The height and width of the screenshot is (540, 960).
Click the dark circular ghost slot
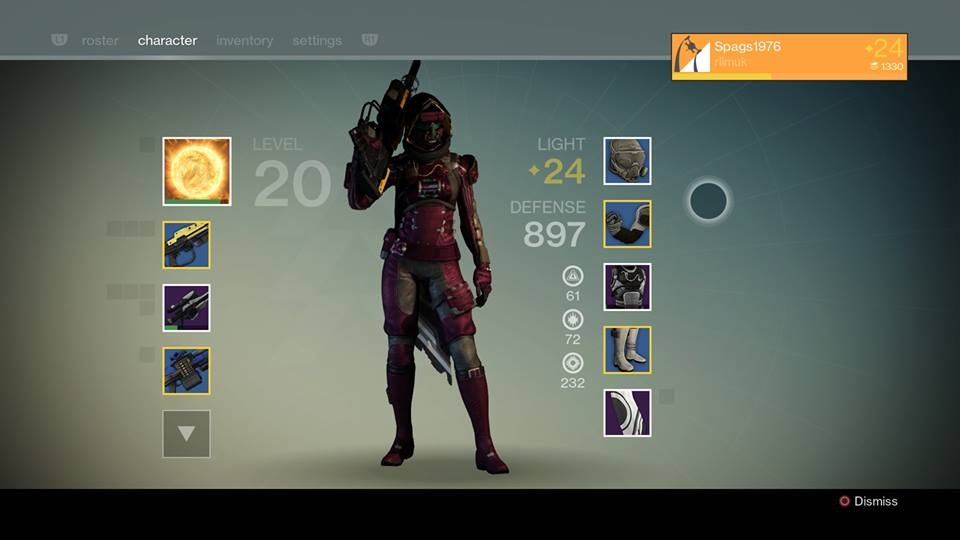coord(708,201)
